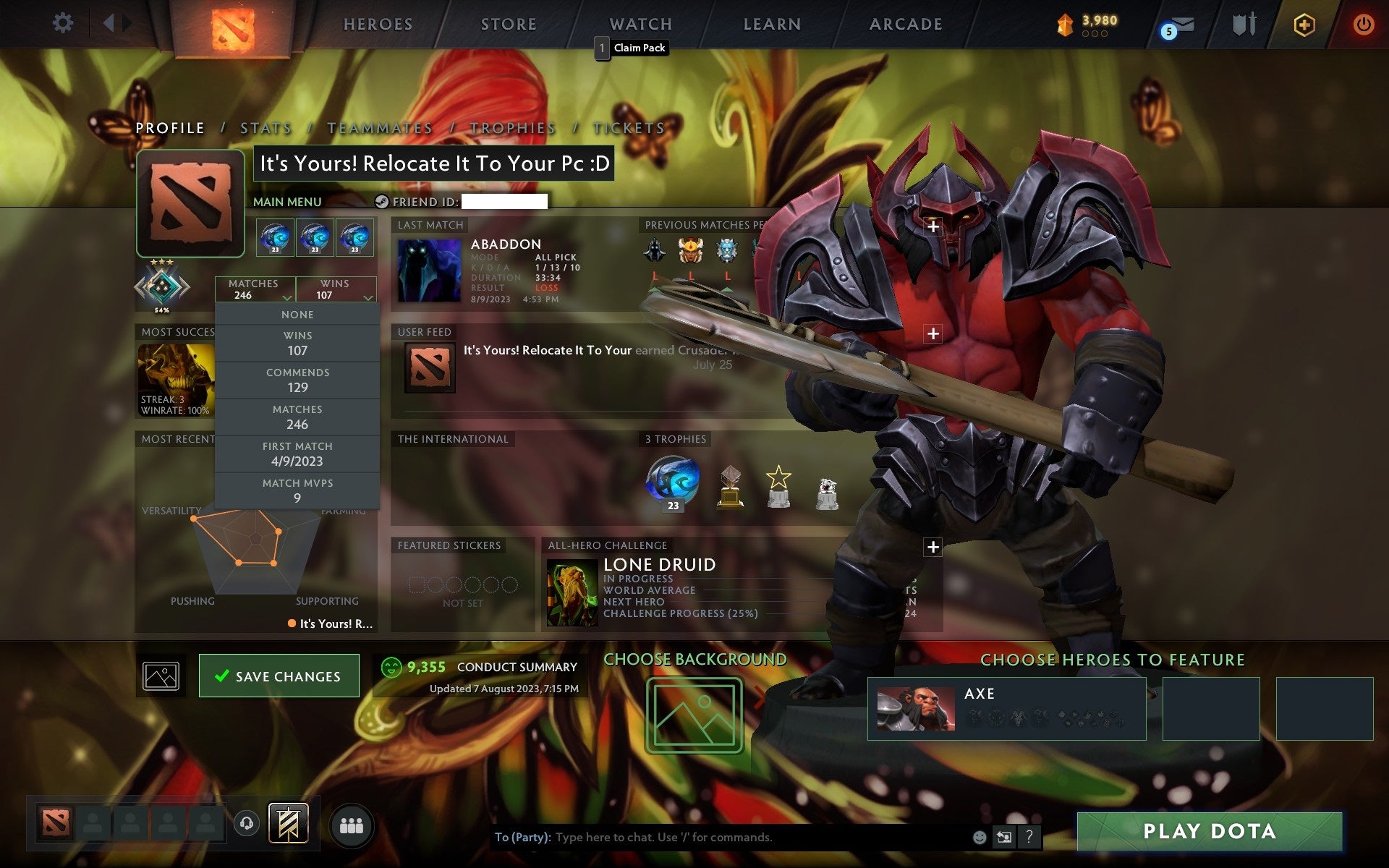
Task: Select the COMMENDS 129 sorting option
Action: (297, 380)
